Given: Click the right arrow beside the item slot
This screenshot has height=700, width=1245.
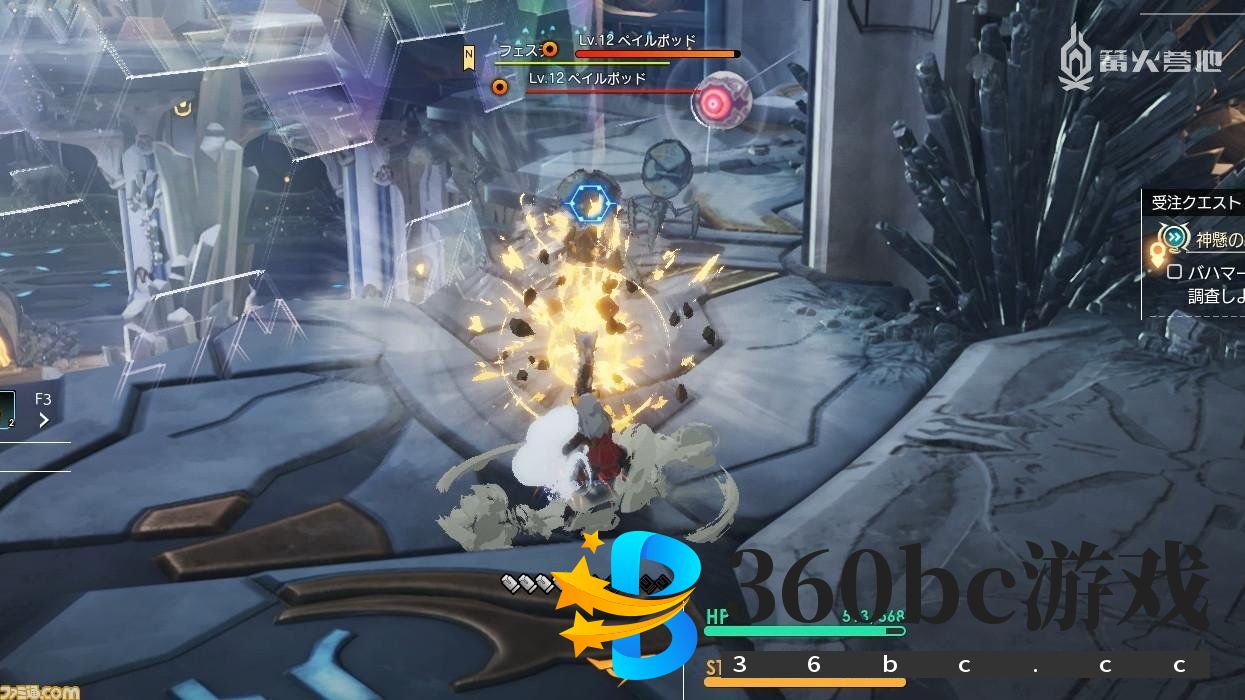Looking at the screenshot, I should pos(44,421).
